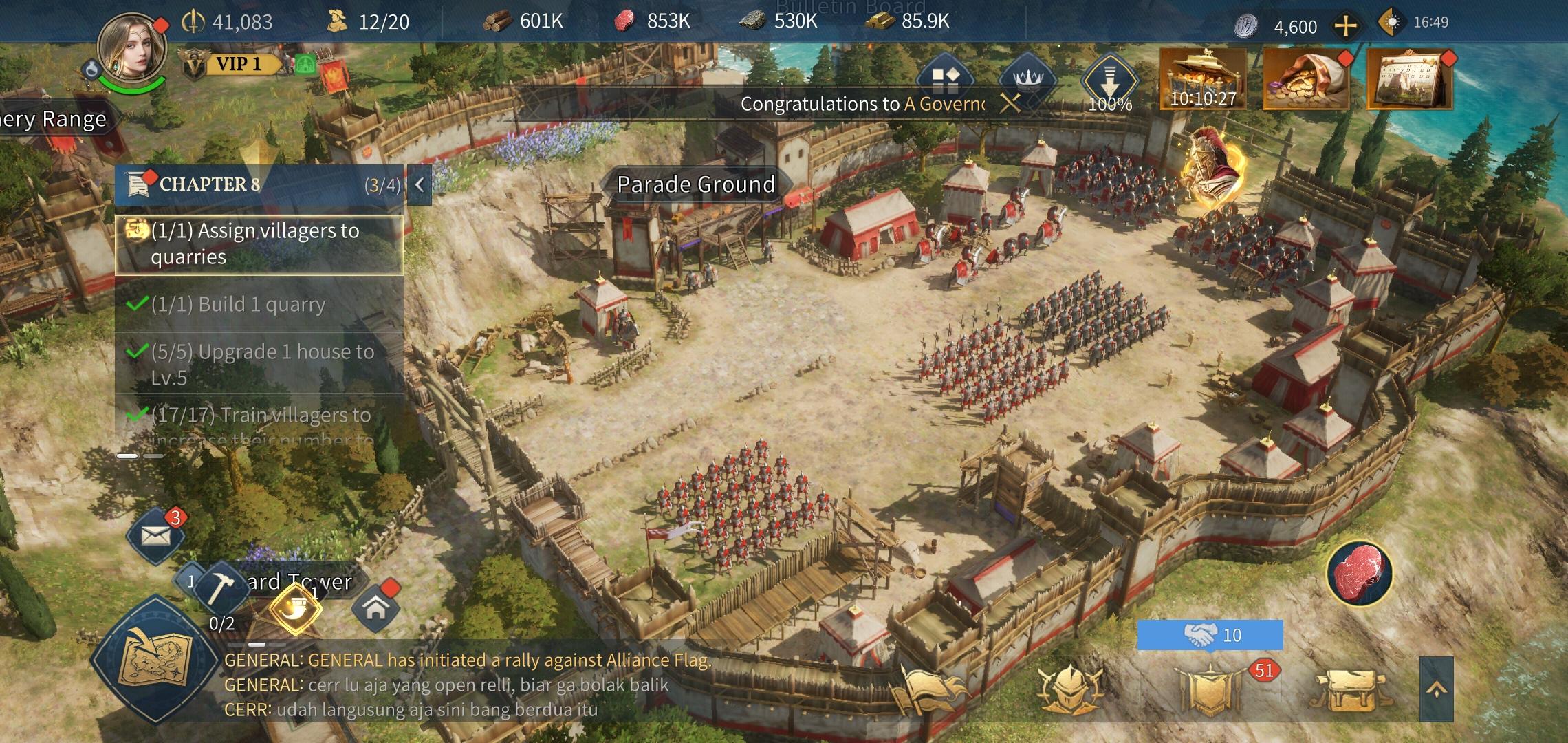The width and height of the screenshot is (1568, 743).
Task: Add more silver coins with plus button
Action: pyautogui.click(x=1345, y=26)
